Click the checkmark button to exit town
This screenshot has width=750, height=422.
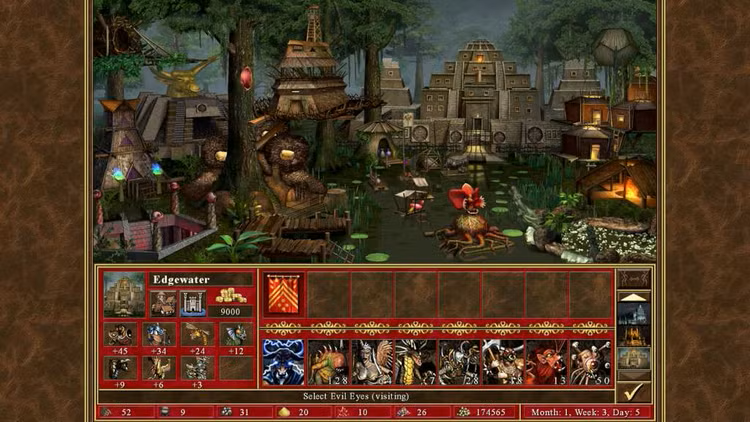coord(634,392)
